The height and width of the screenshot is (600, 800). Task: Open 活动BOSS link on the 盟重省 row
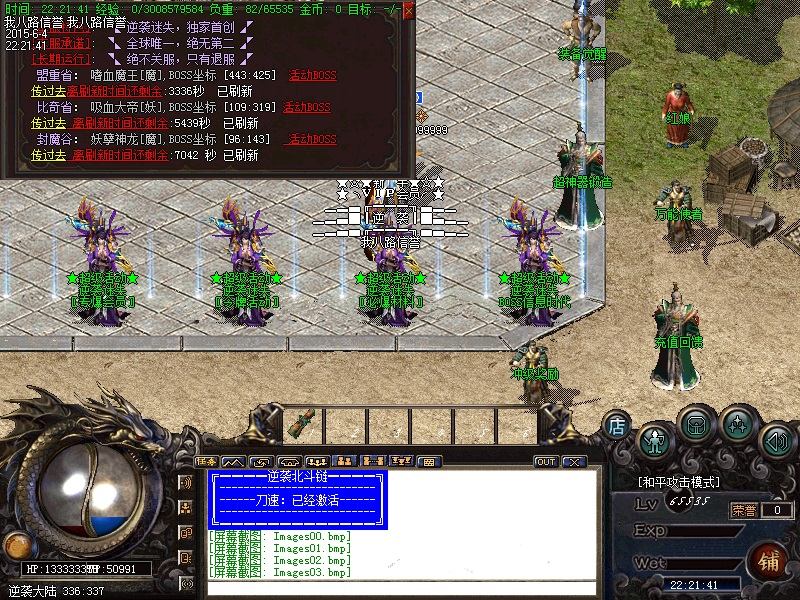312,75
